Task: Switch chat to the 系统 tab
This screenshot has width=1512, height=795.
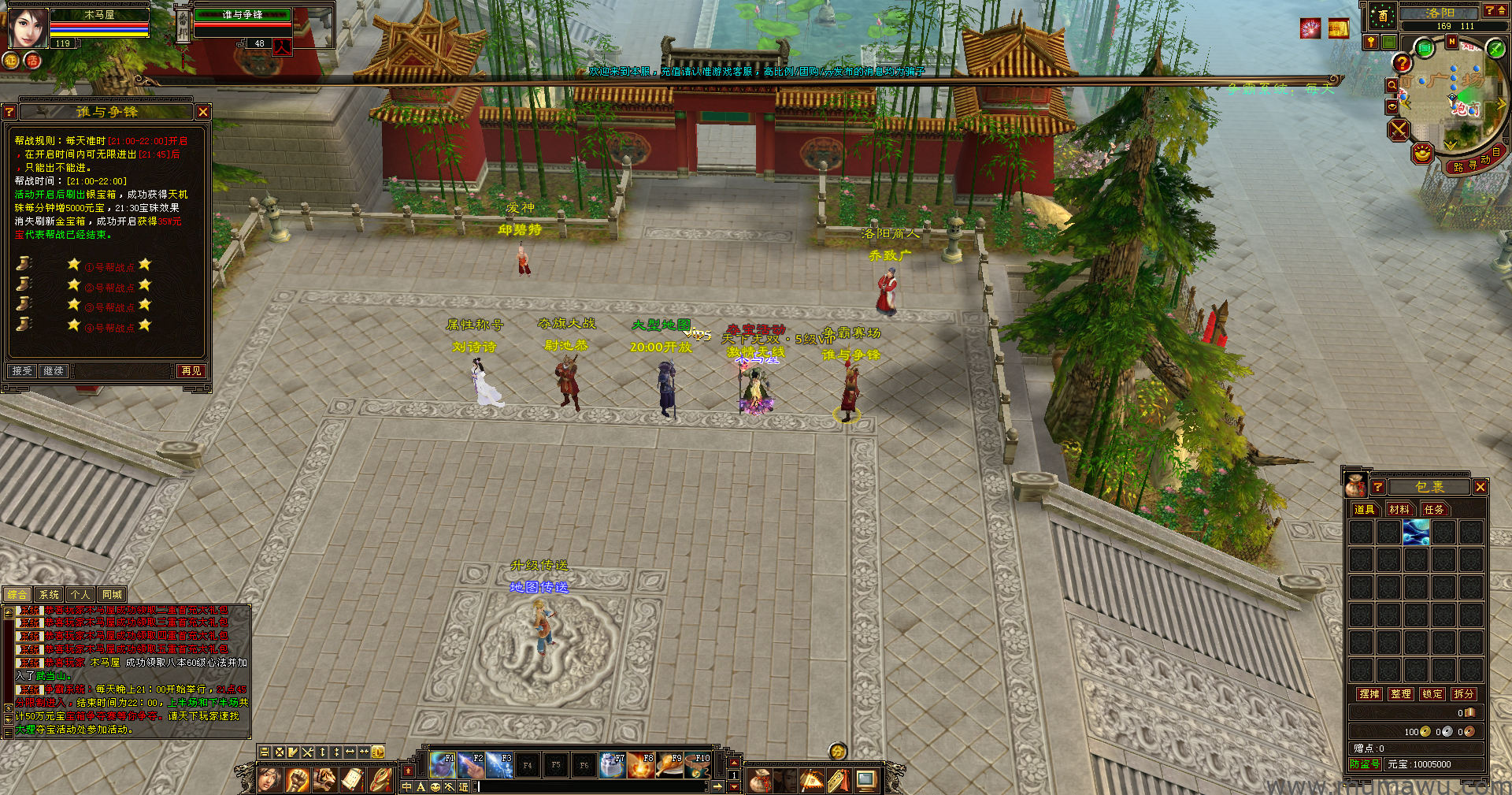Action: click(49, 595)
